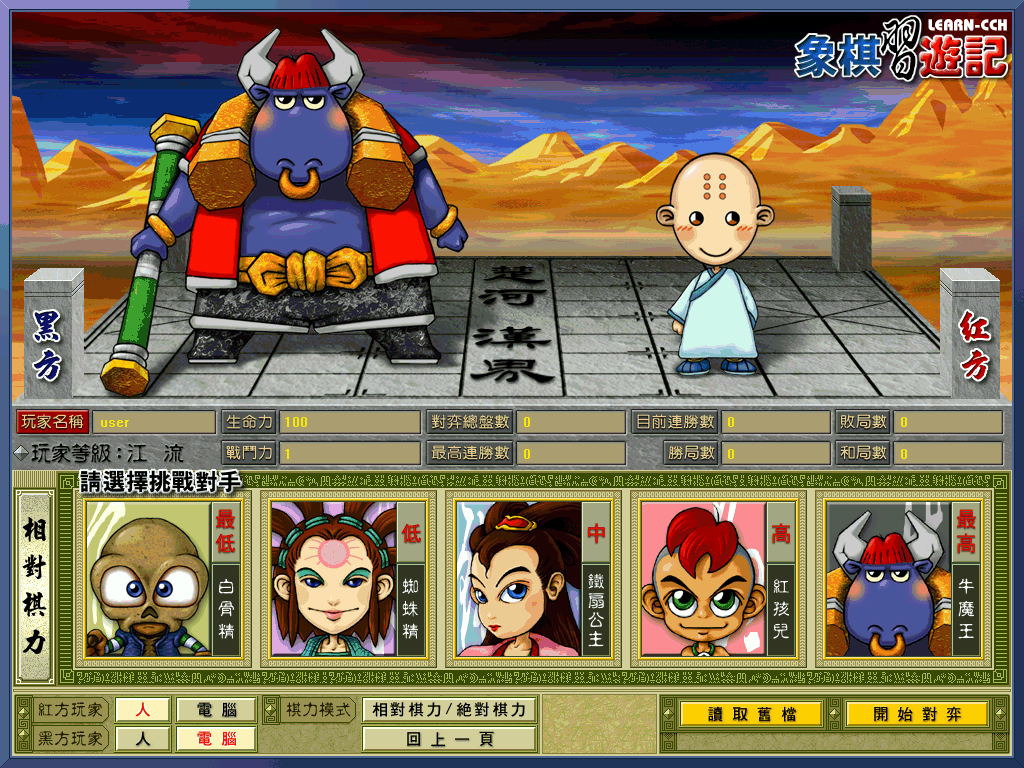This screenshot has height=768, width=1024.
Task: Start the match with 開始對弈
Action: (x=916, y=714)
